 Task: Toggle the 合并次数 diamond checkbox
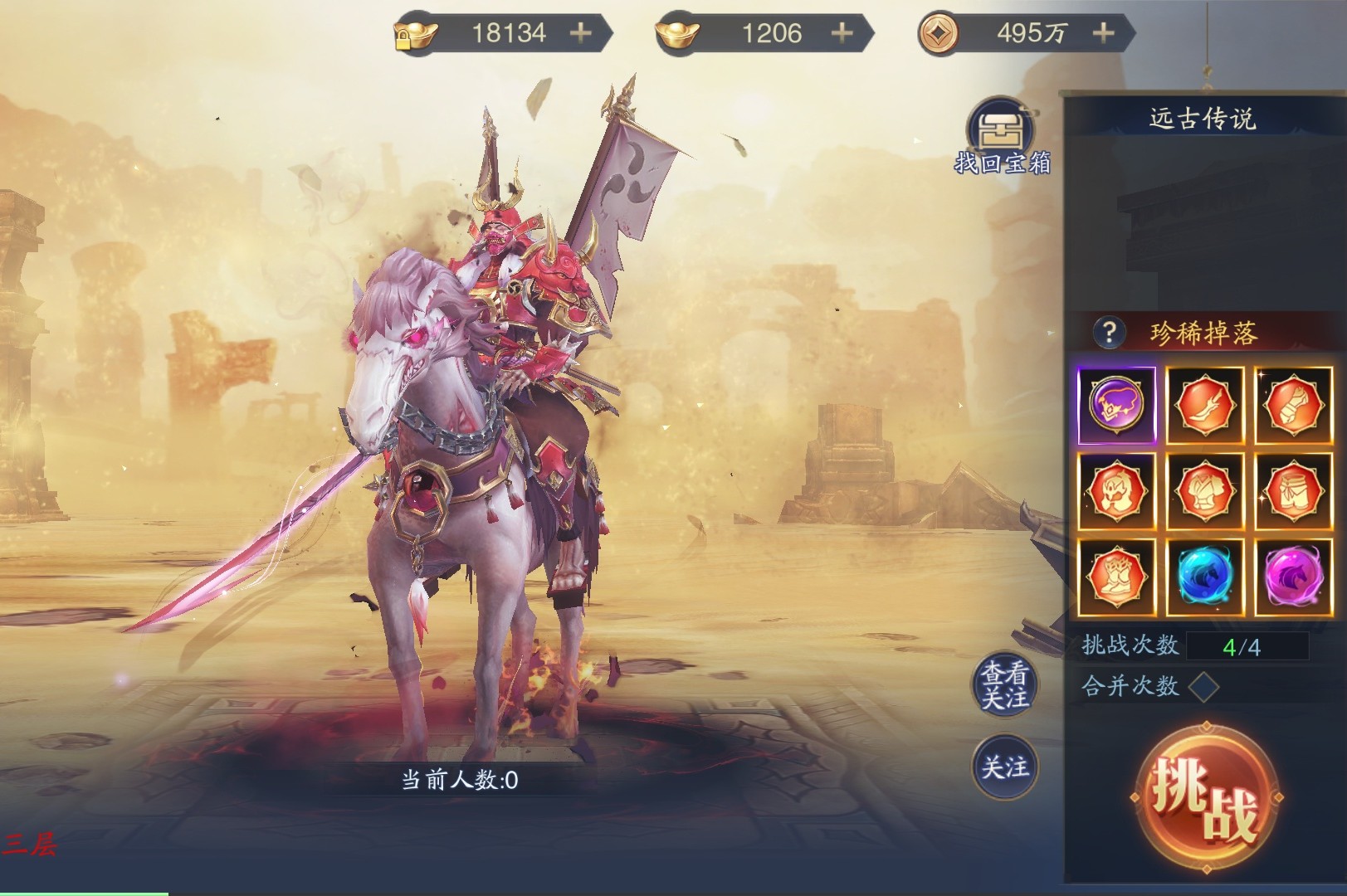(1203, 686)
